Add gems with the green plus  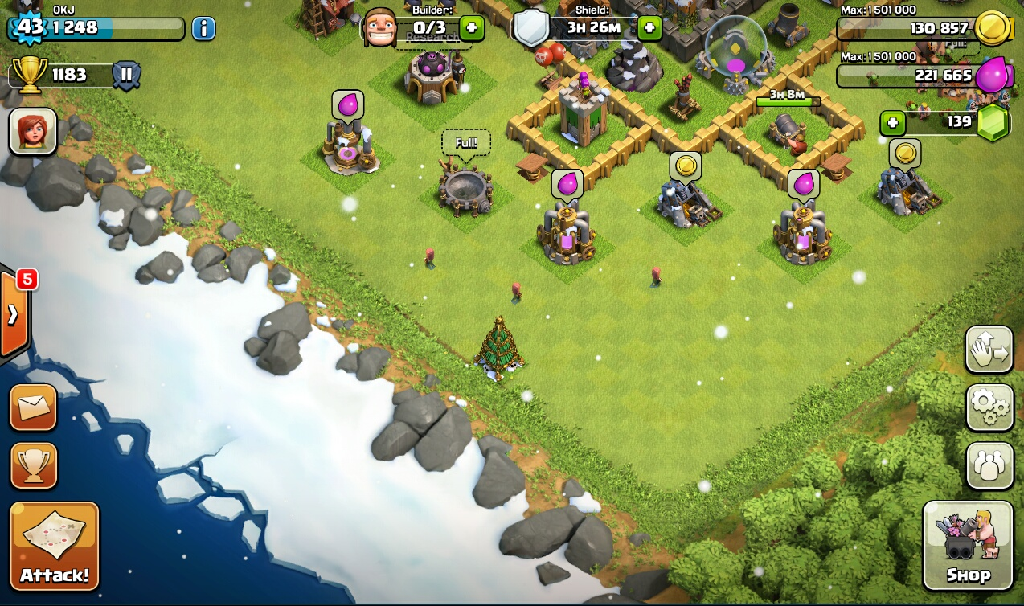(x=893, y=123)
